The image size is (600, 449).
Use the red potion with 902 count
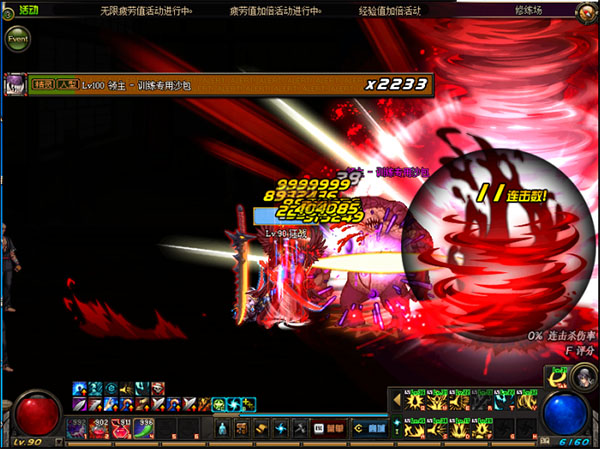(100, 428)
